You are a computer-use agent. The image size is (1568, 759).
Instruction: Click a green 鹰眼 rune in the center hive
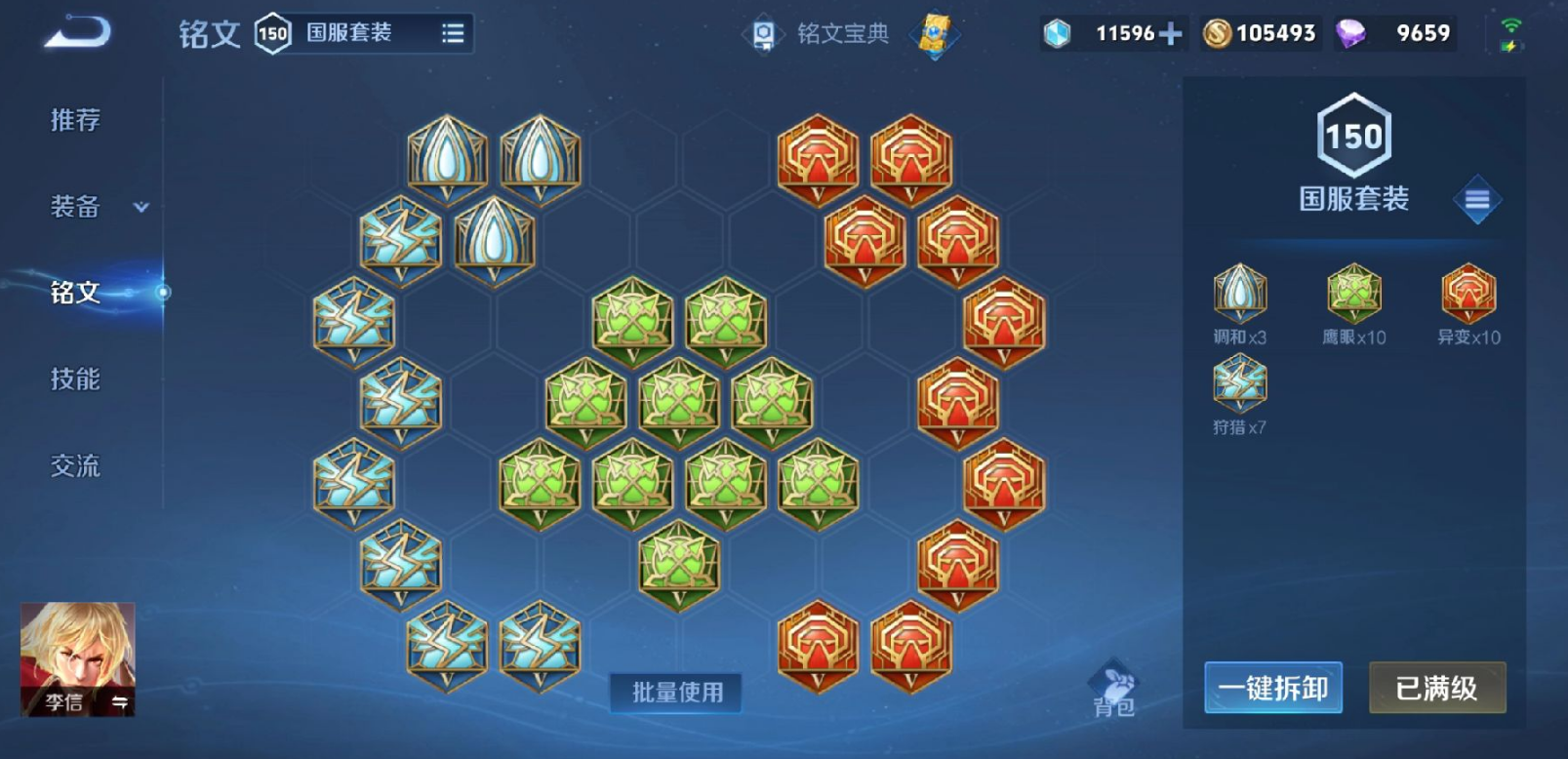pos(678,402)
